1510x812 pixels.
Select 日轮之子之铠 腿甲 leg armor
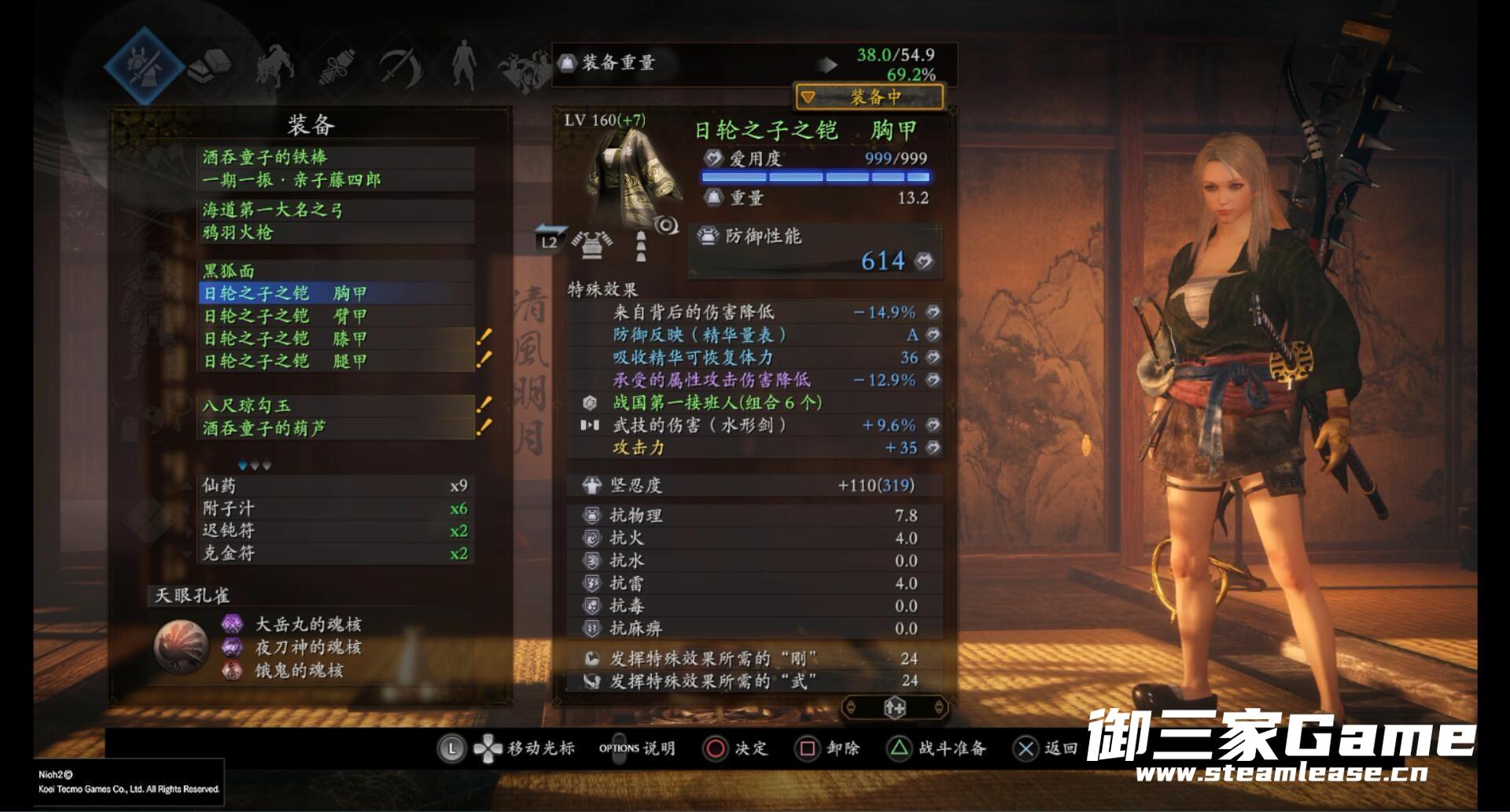point(337,362)
